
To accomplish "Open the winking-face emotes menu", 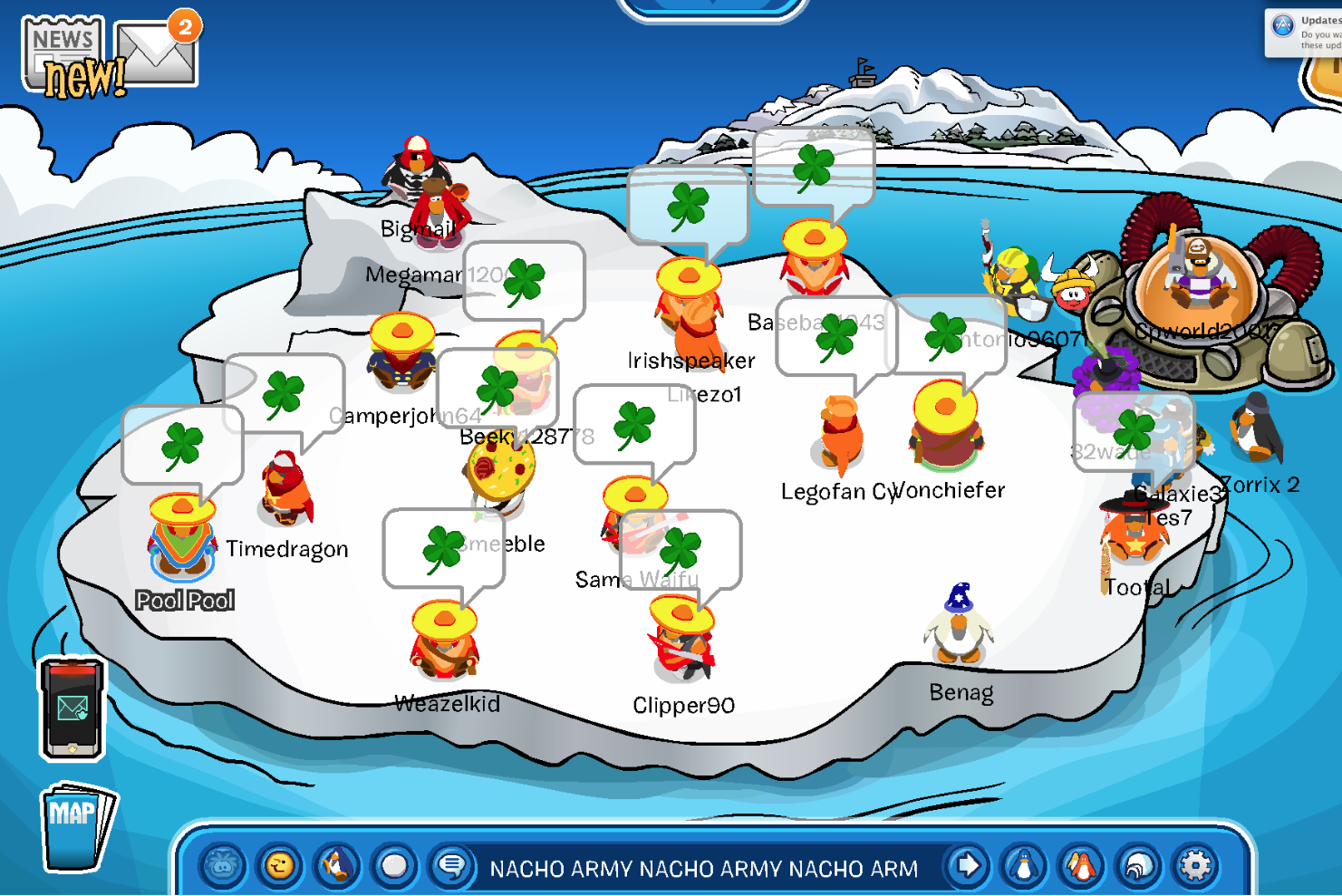I will 280,867.
